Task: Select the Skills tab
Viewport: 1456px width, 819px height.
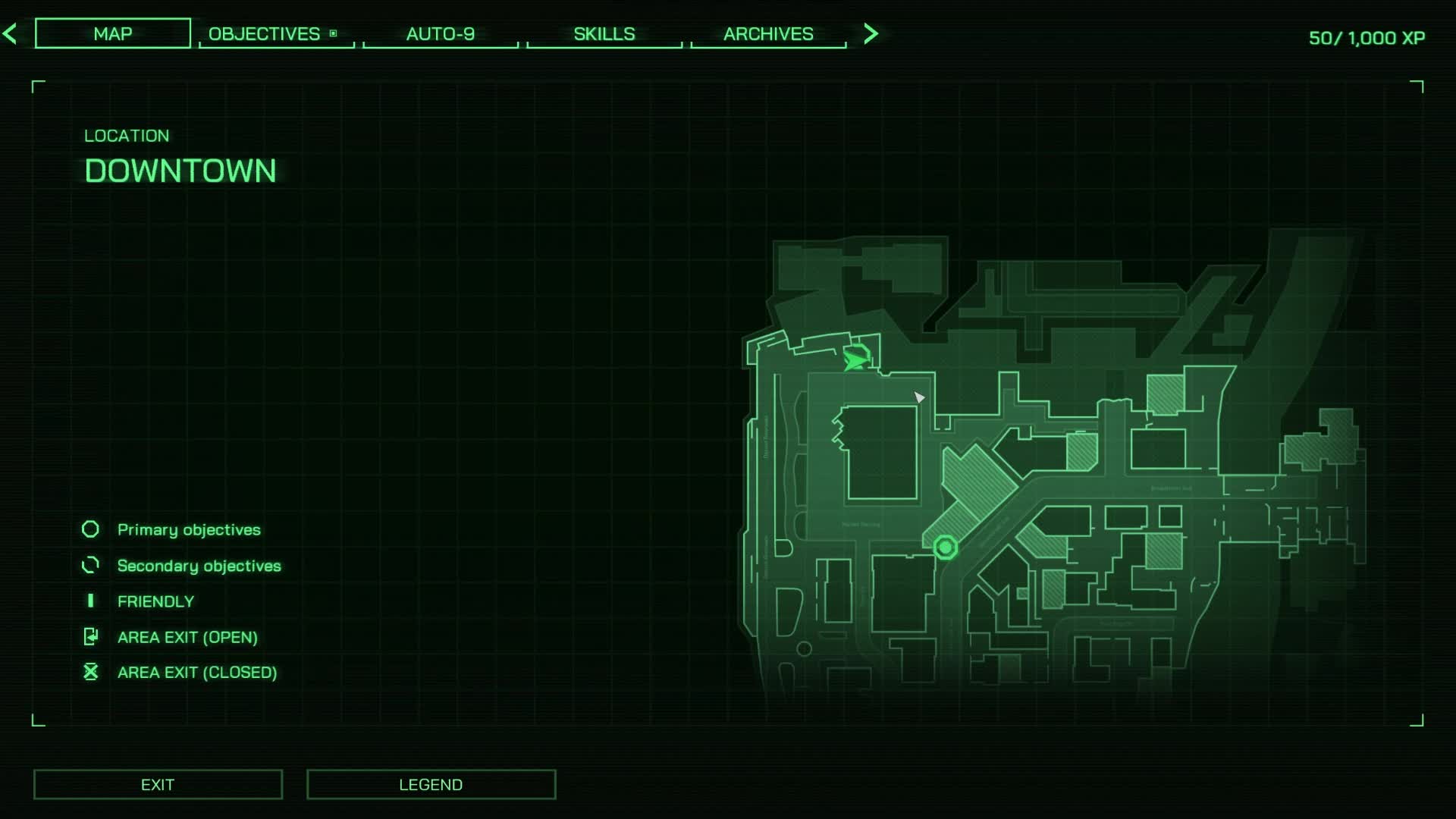Action: pos(604,34)
